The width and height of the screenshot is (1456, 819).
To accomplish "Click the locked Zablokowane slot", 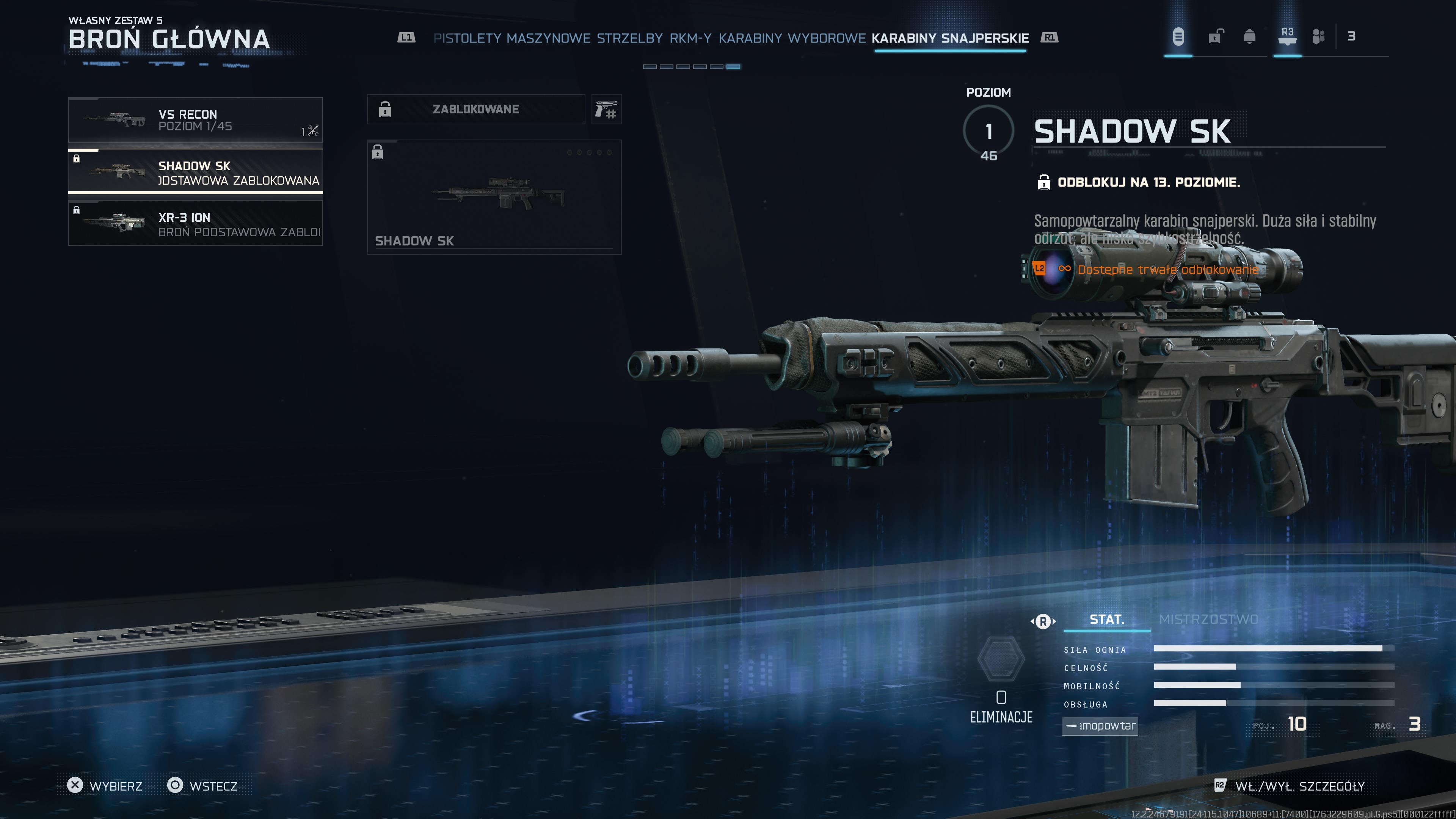I will pyautogui.click(x=475, y=109).
